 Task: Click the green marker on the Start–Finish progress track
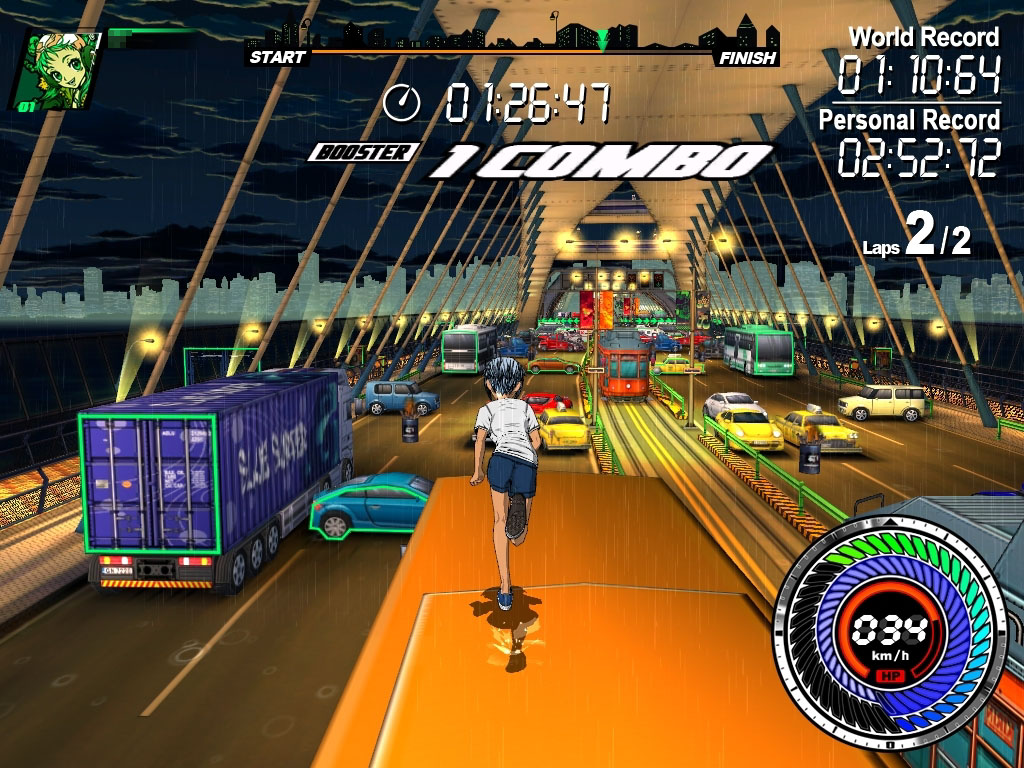(x=602, y=41)
